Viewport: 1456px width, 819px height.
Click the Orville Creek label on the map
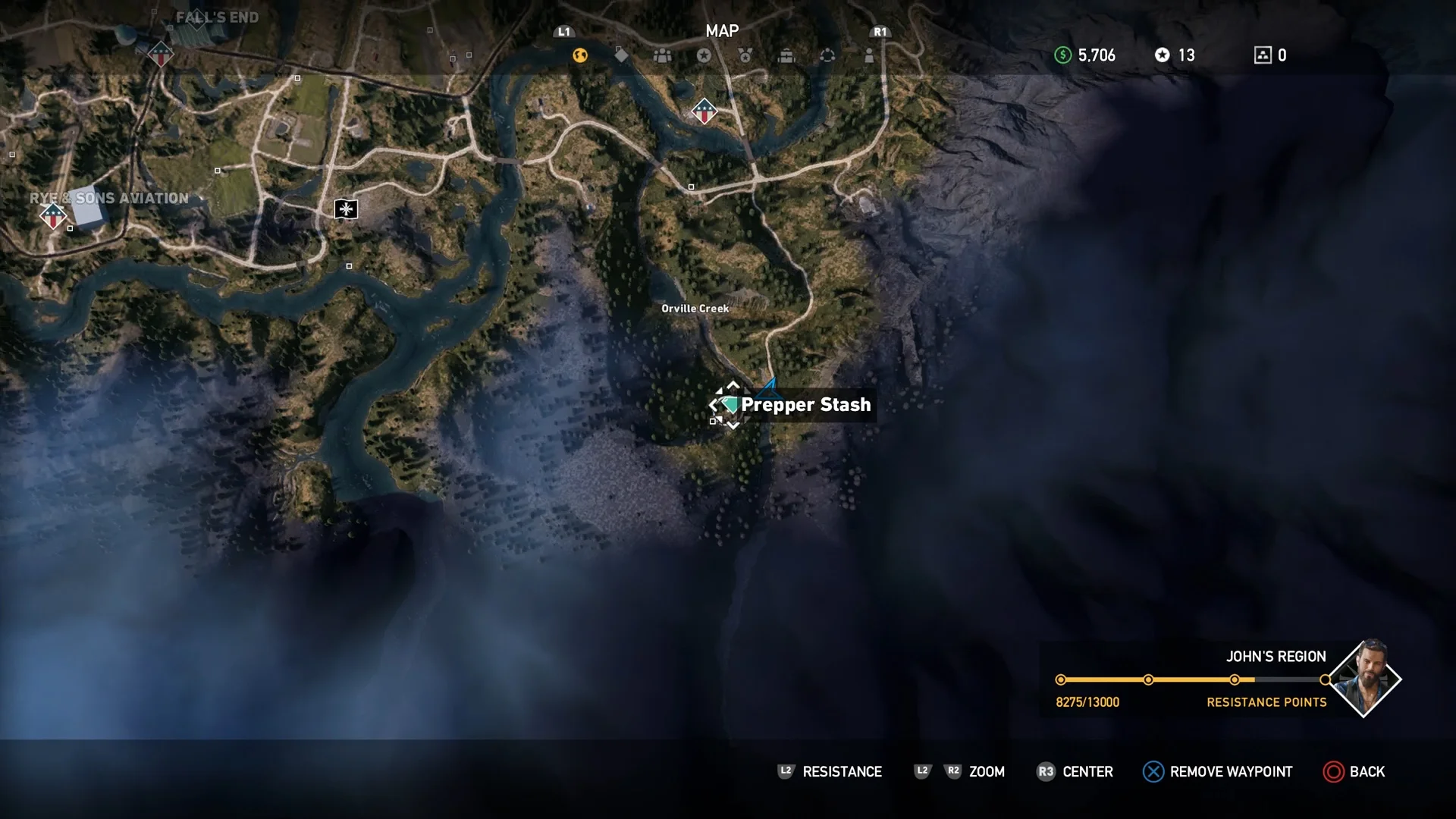[695, 309]
